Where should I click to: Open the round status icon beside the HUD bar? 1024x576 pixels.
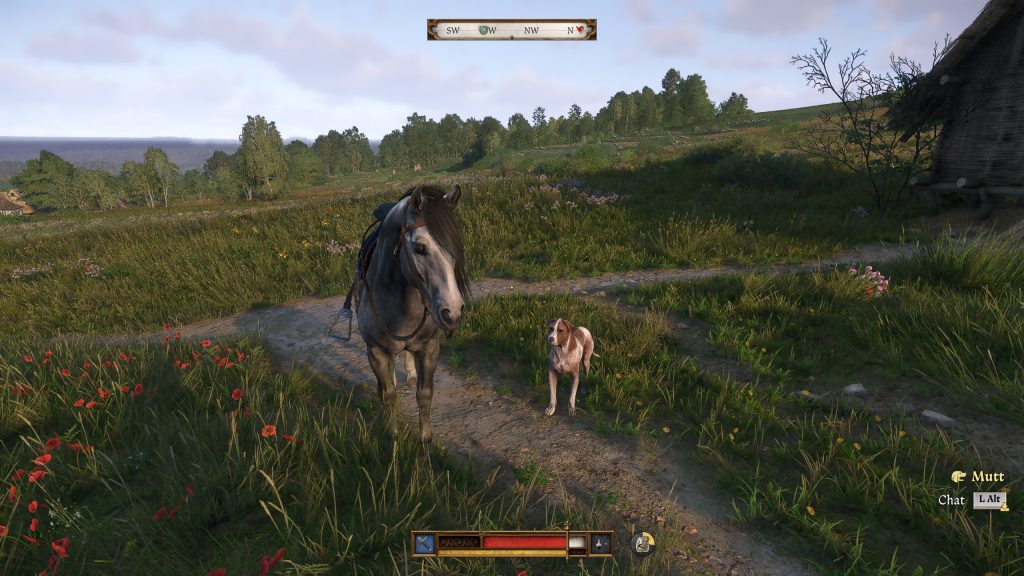click(x=643, y=543)
